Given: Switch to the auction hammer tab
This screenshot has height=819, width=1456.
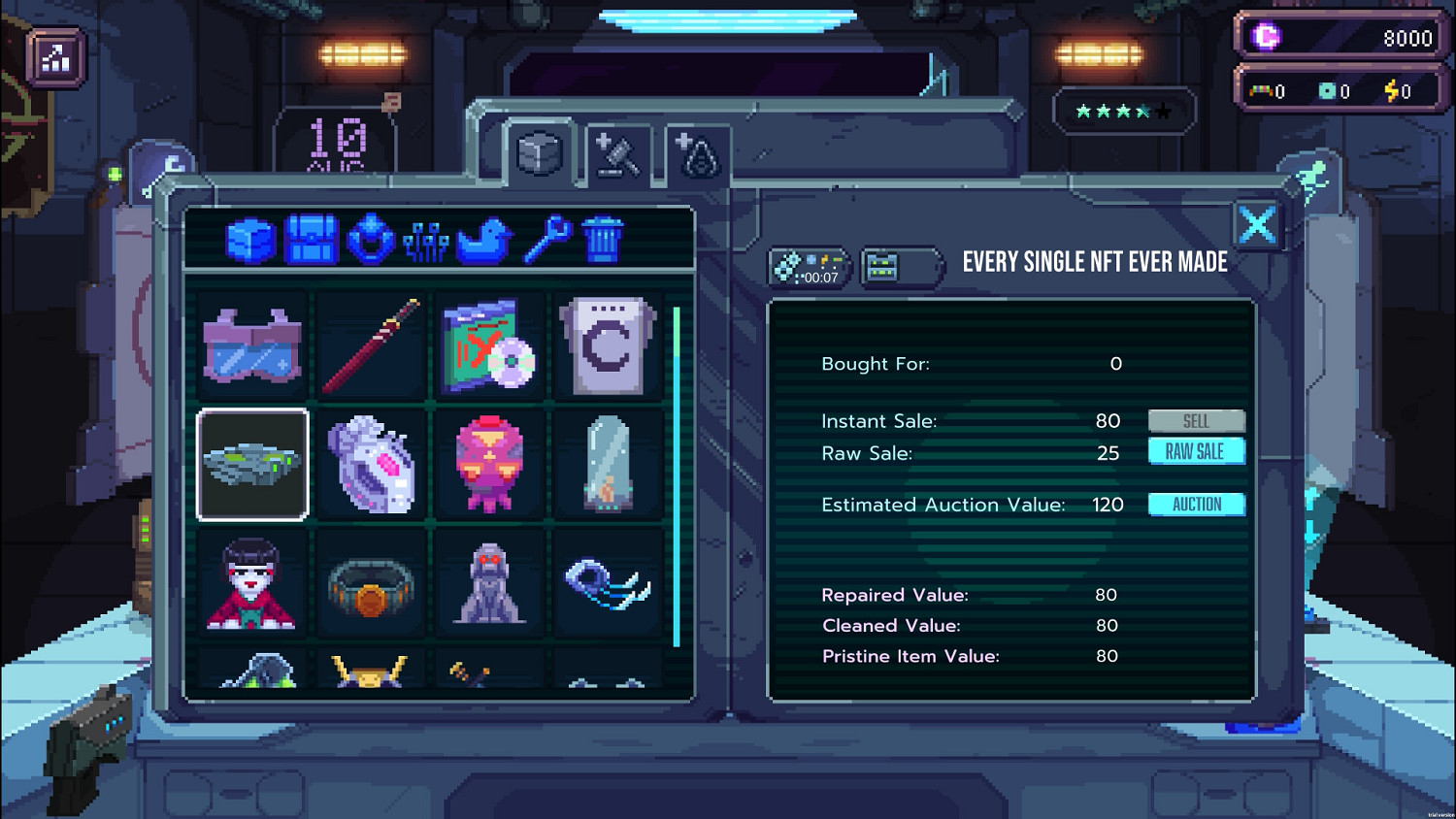Looking at the screenshot, I should pyautogui.click(x=621, y=155).
